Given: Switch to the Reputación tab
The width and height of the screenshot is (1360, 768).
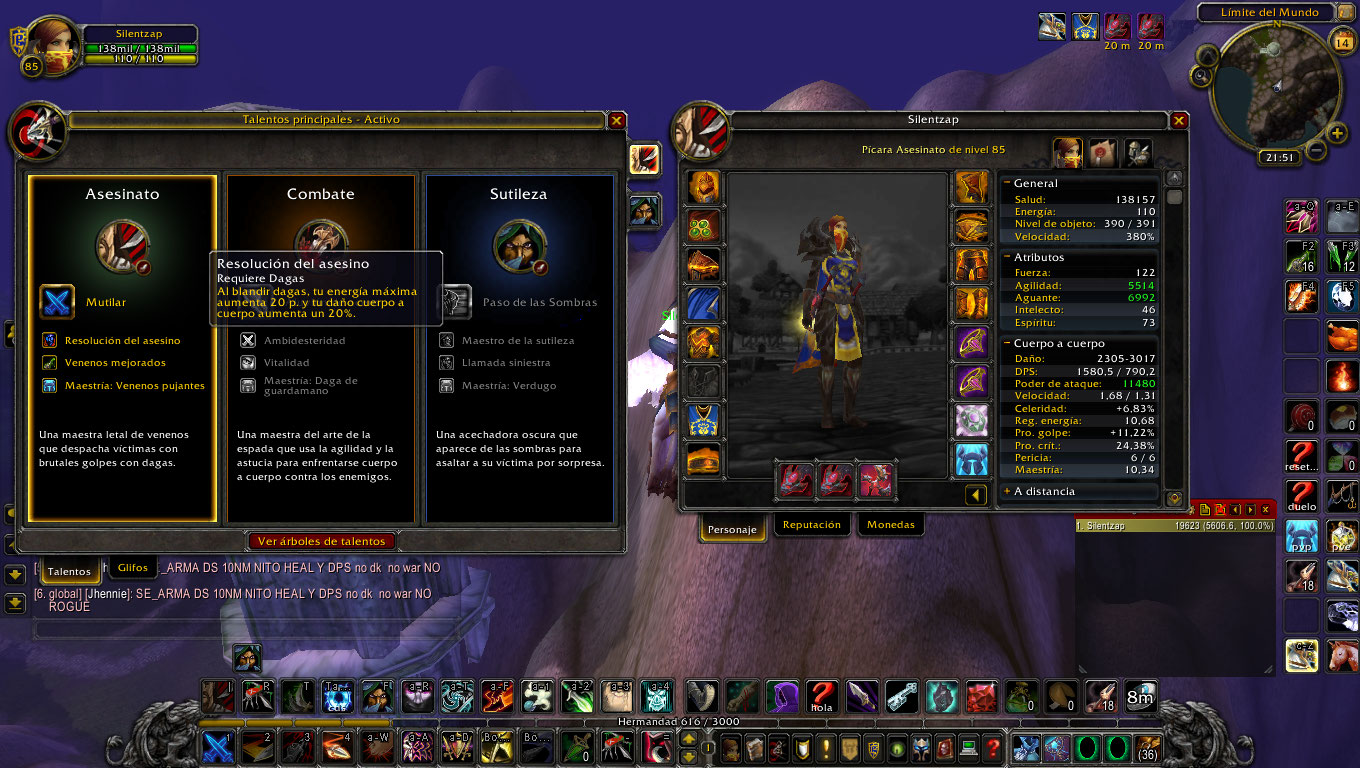Looking at the screenshot, I should [x=811, y=524].
